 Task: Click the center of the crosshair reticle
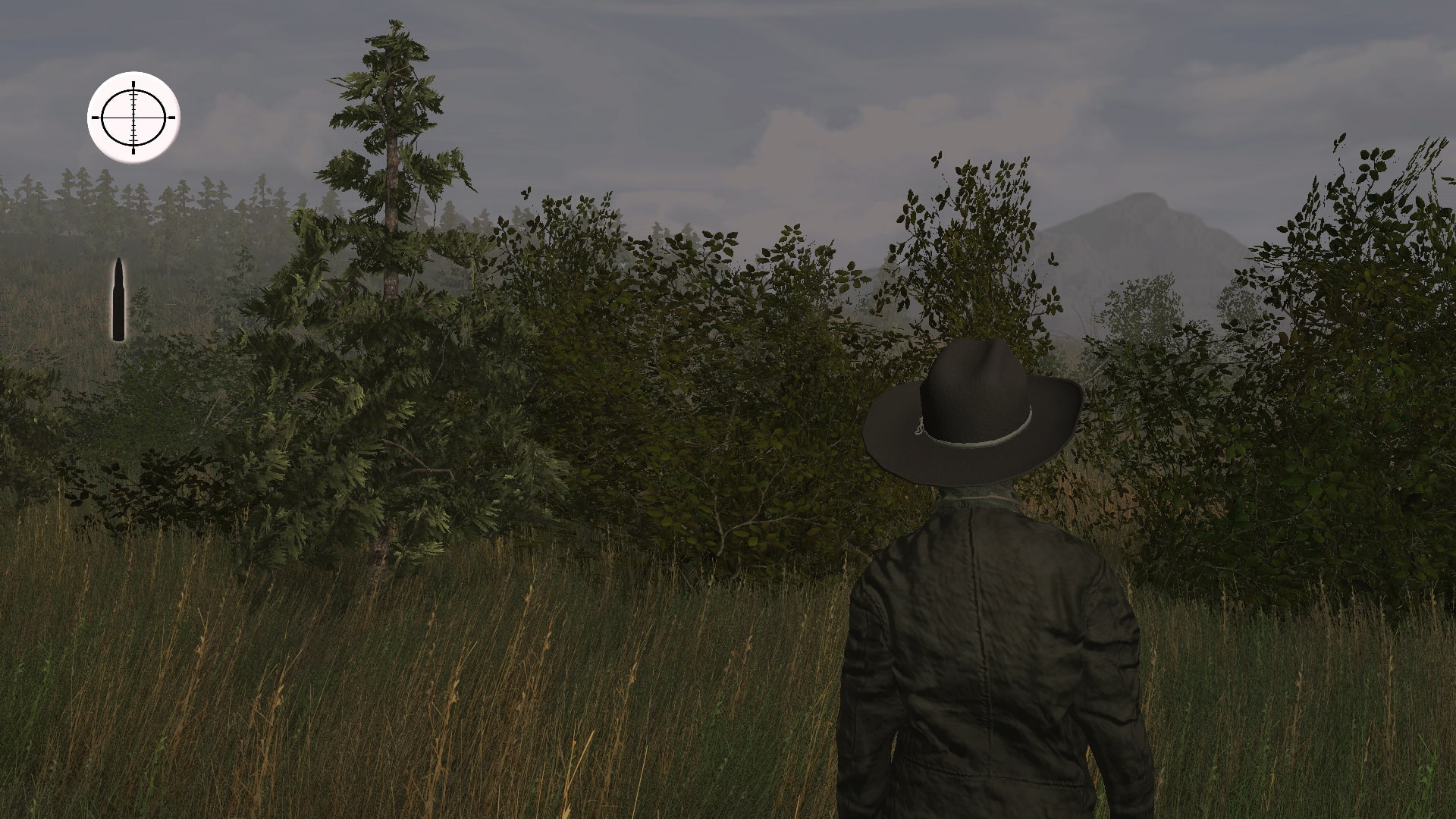(133, 118)
